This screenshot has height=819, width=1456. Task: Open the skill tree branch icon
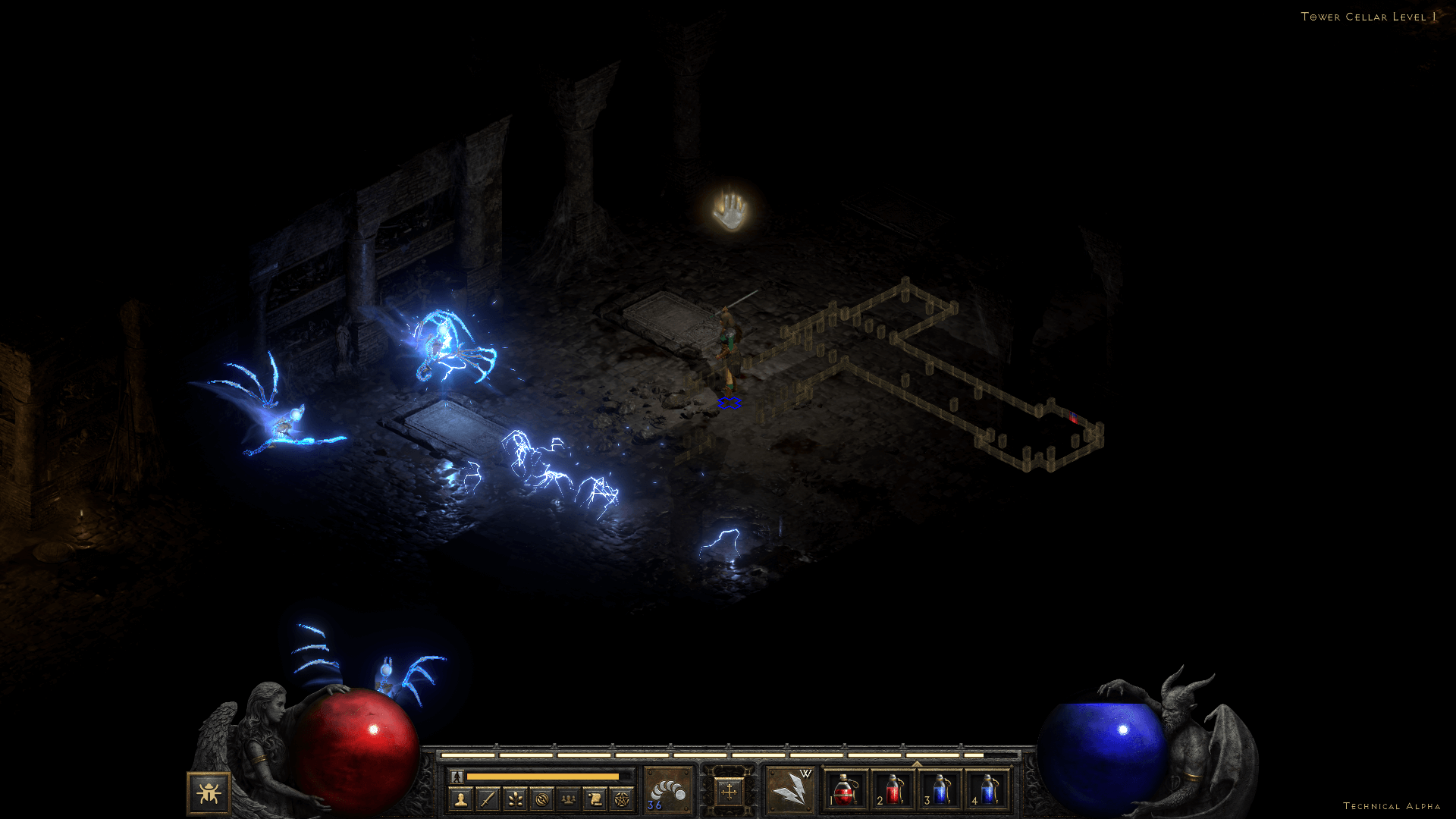pyautogui.click(x=515, y=799)
